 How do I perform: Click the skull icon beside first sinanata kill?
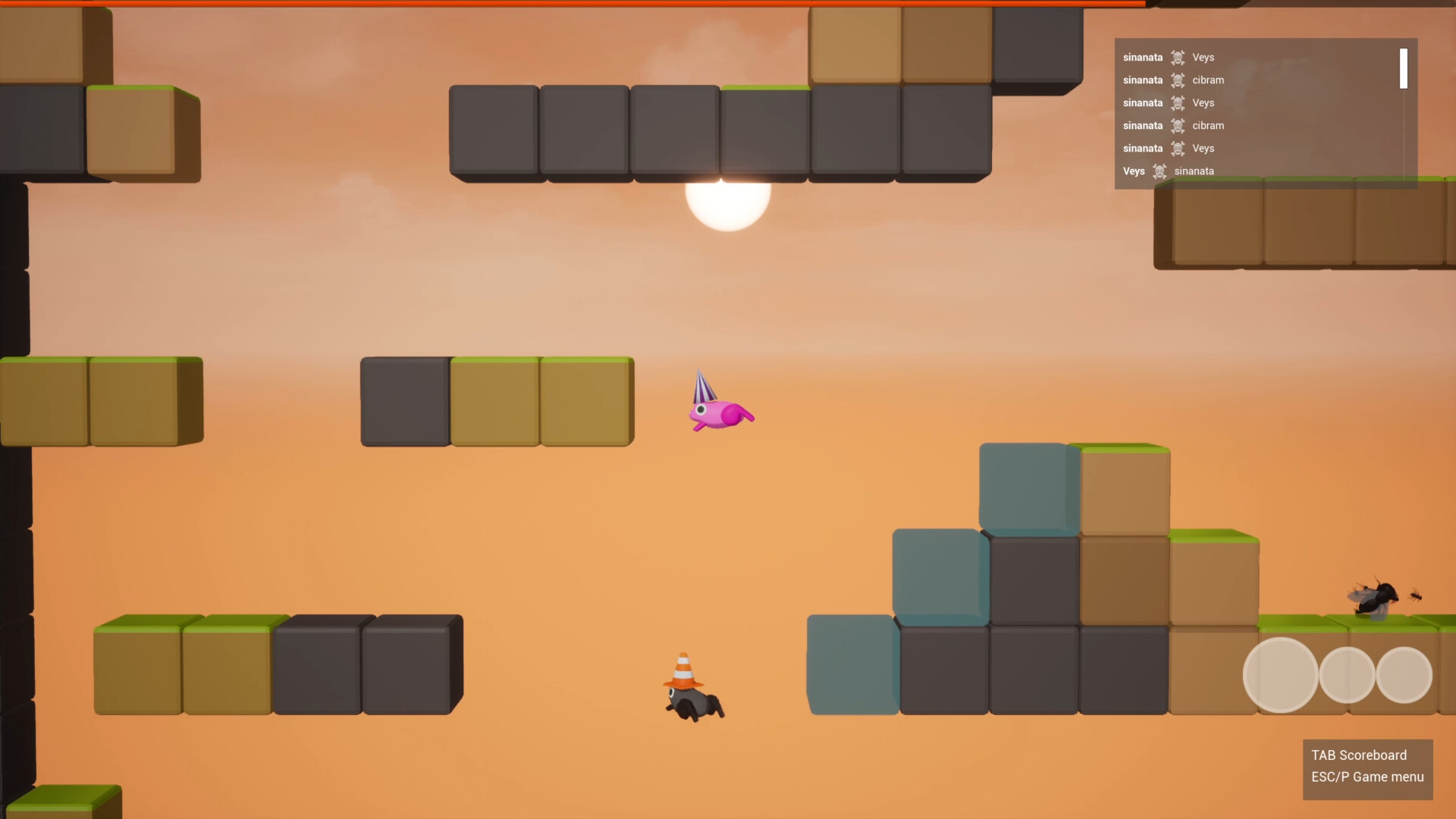coord(1178,57)
